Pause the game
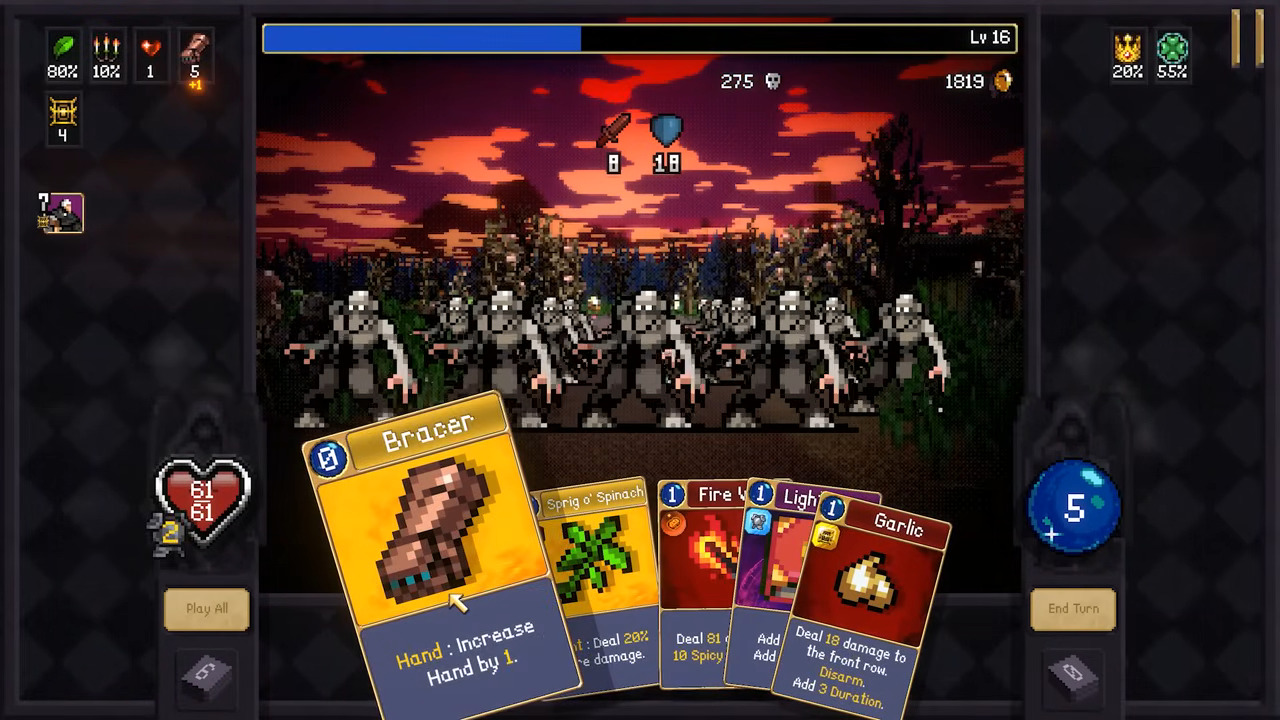The image size is (1280, 720). click(x=1247, y=38)
